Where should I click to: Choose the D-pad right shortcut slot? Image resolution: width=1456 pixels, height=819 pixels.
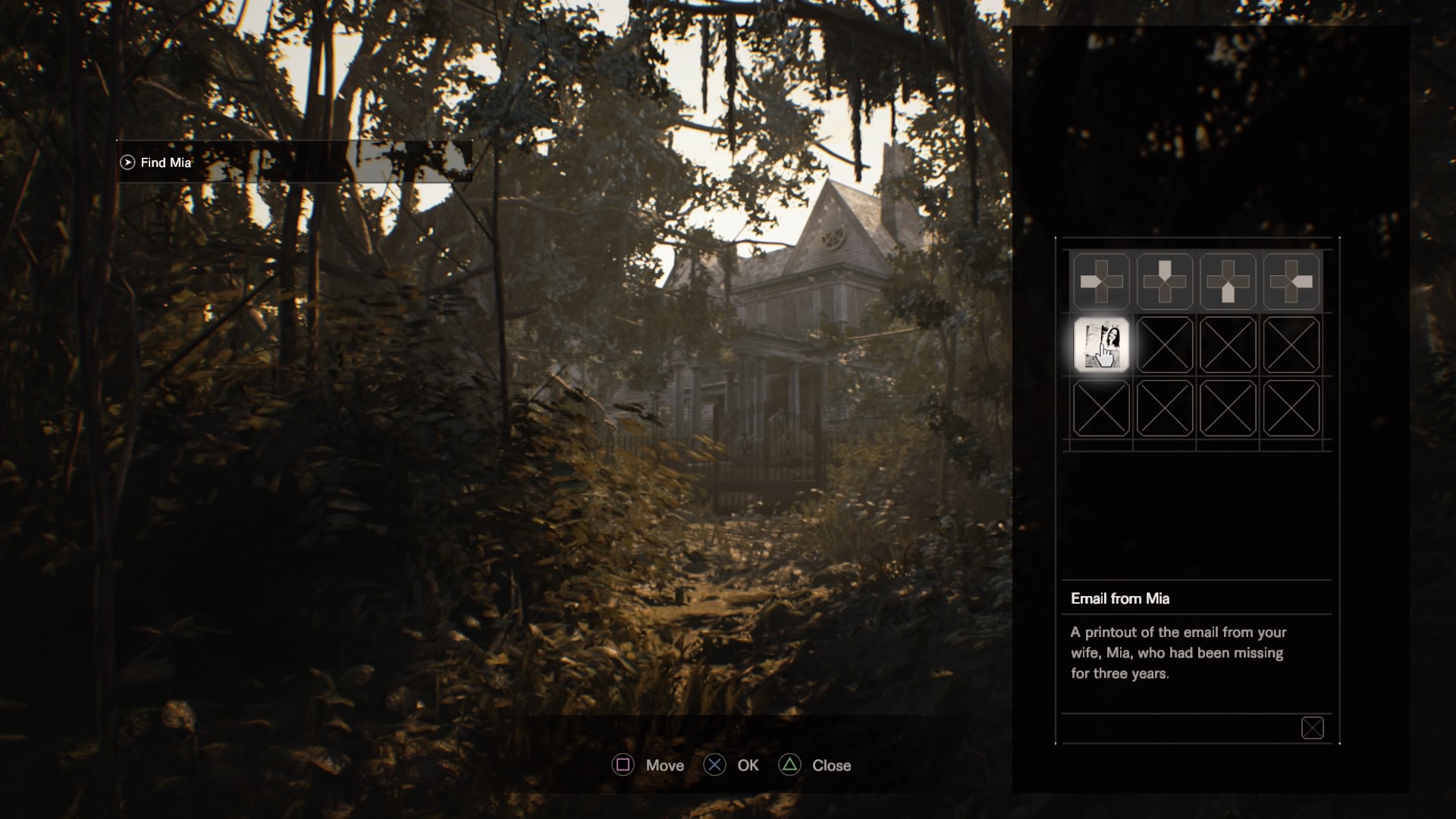pos(1291,281)
